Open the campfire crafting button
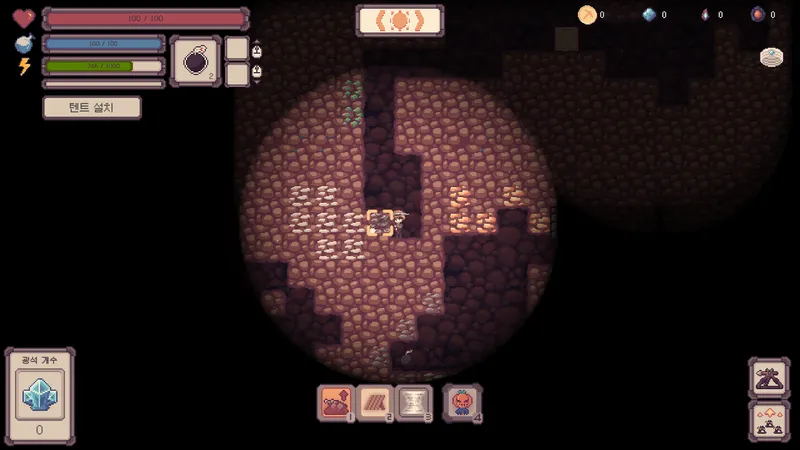This screenshot has height=450, width=800. click(x=769, y=378)
